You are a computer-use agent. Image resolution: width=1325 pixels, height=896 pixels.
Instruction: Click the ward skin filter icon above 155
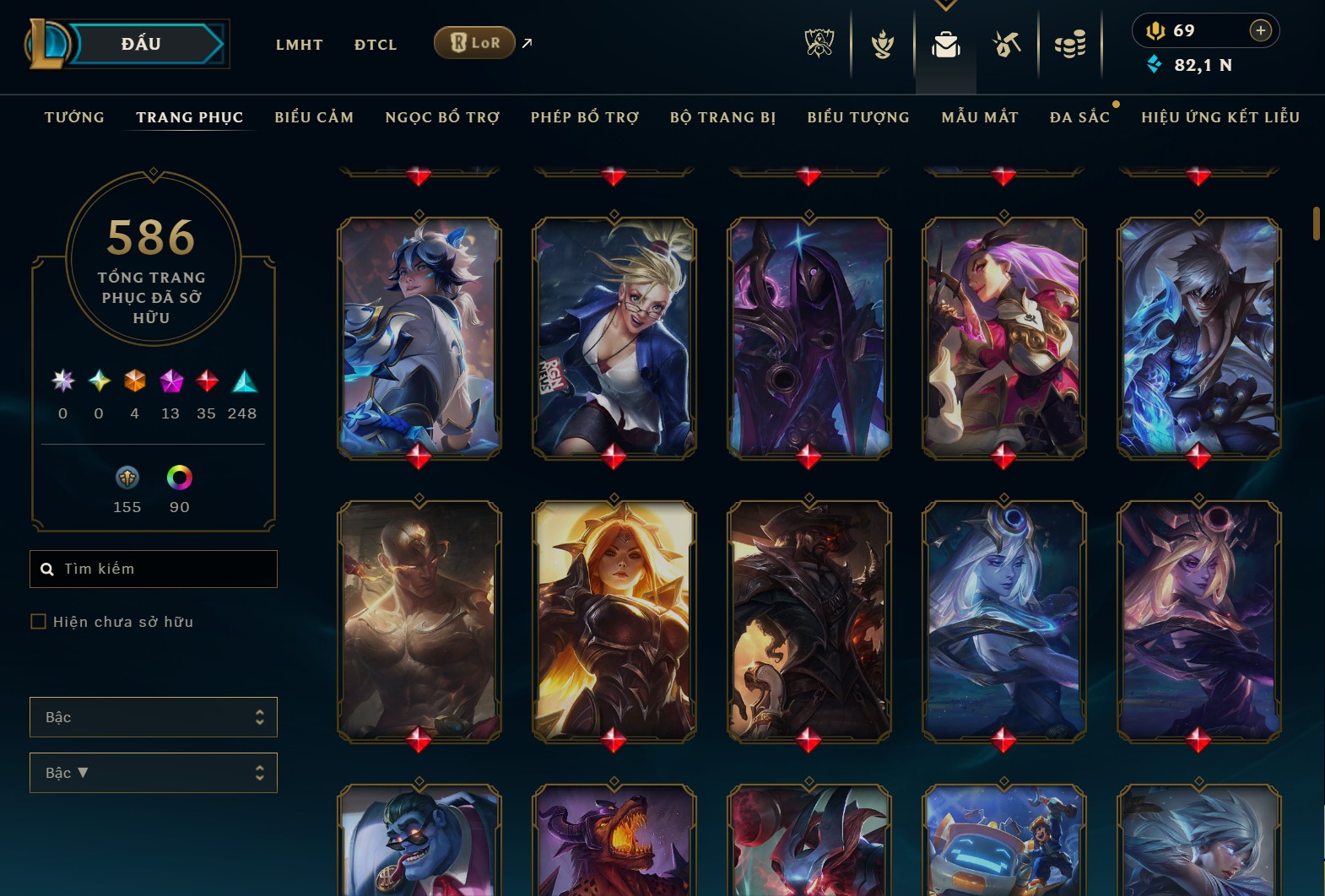click(x=127, y=478)
